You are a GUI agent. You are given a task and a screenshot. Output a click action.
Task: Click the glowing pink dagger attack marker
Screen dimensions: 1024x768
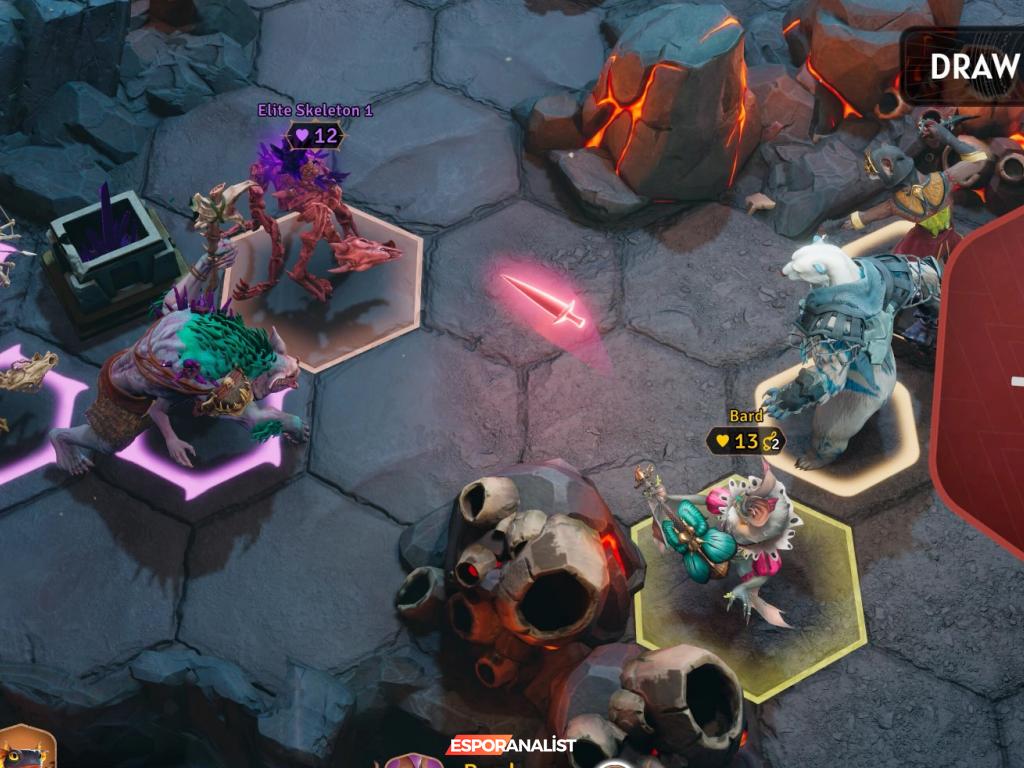[x=545, y=302]
